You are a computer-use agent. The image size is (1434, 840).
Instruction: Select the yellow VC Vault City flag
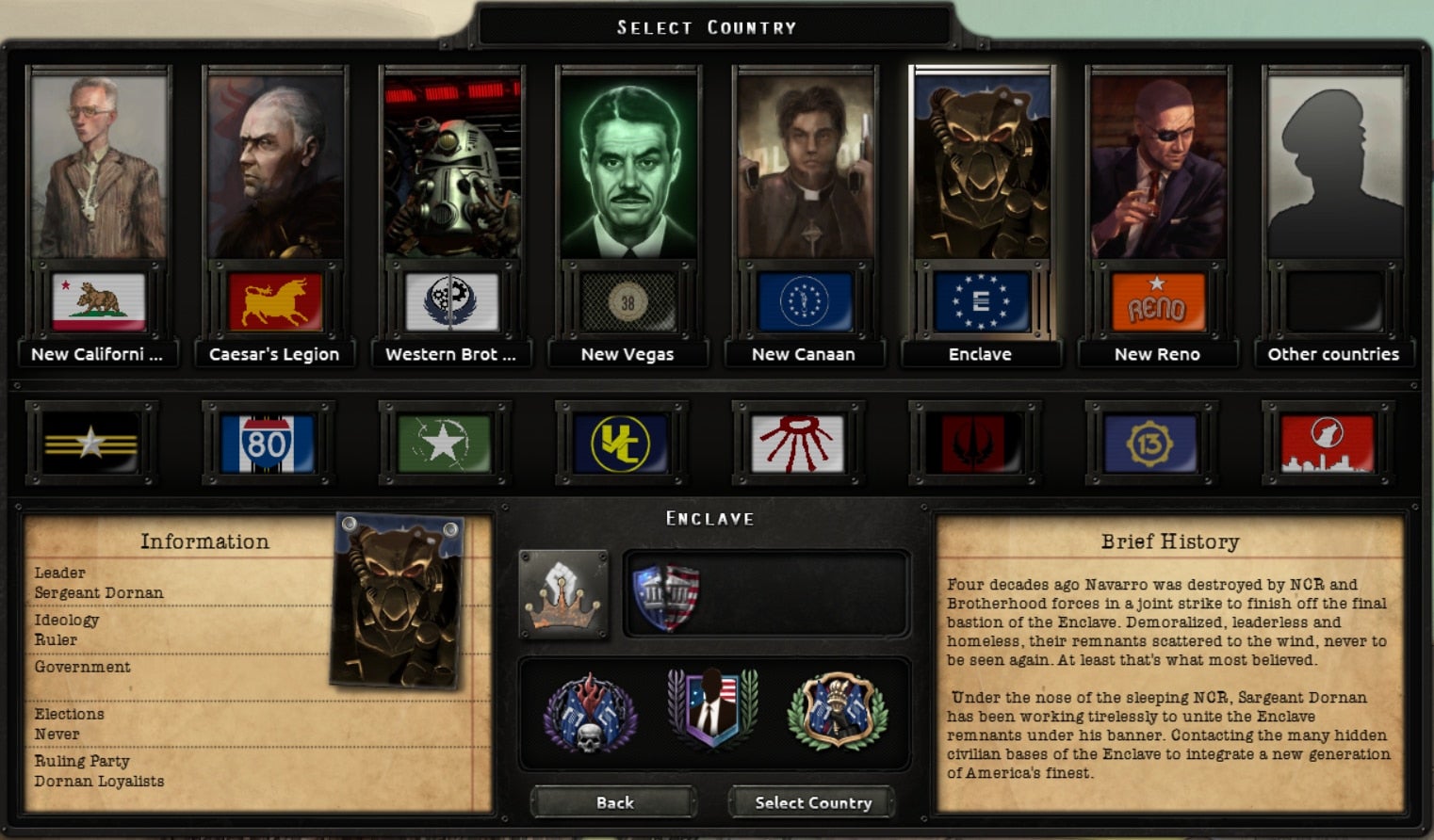[x=621, y=443]
